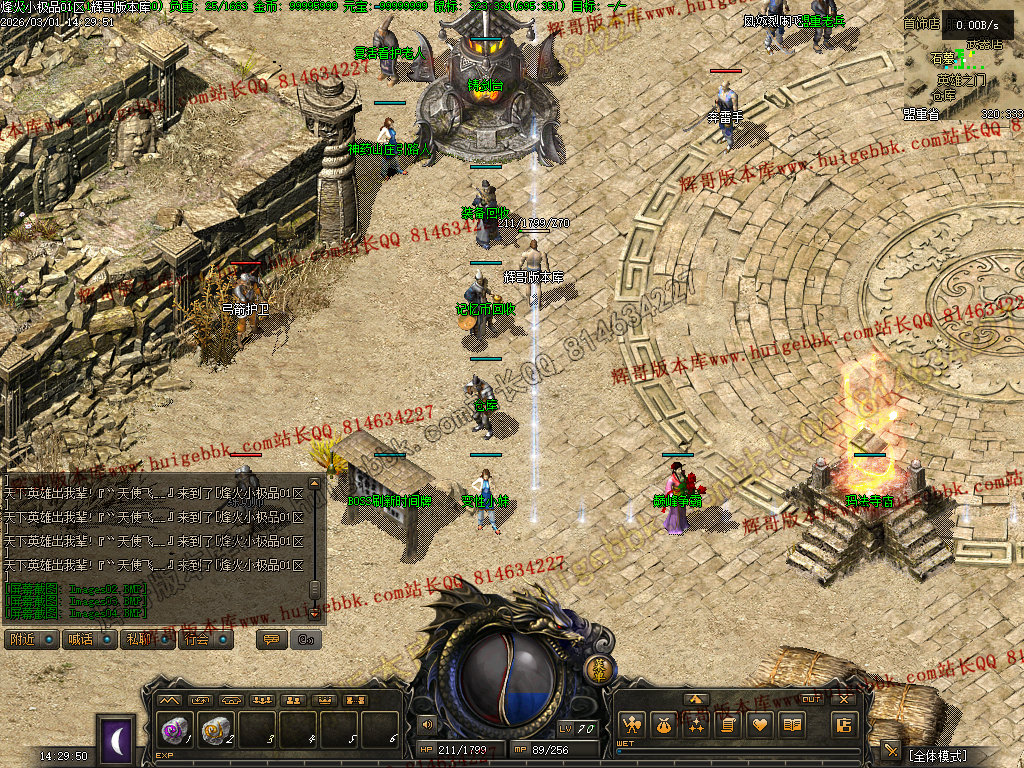Toggle the sound speaker button
The height and width of the screenshot is (768, 1024).
pyautogui.click(x=427, y=724)
